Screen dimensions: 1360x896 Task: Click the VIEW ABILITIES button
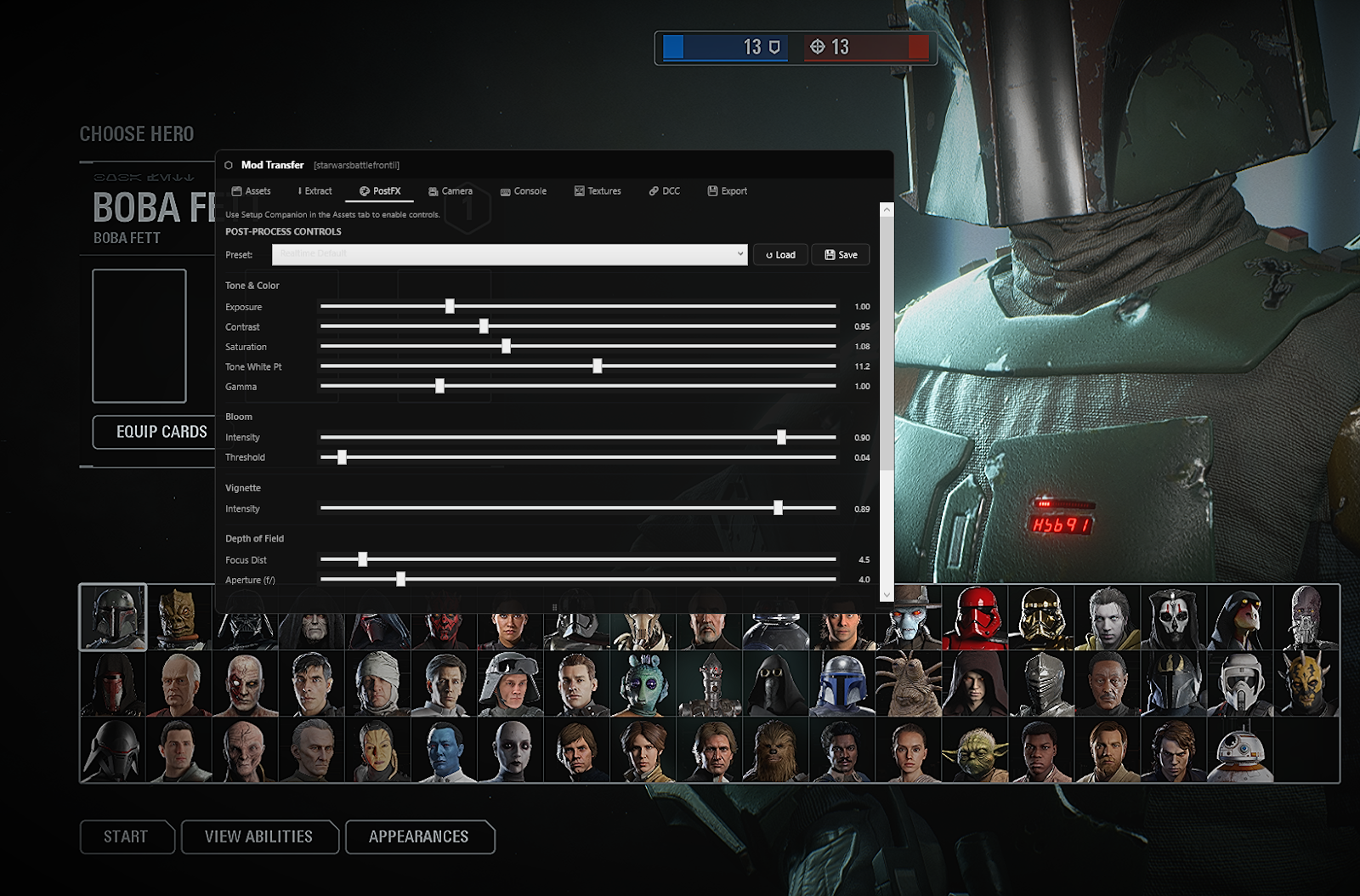pyautogui.click(x=259, y=836)
